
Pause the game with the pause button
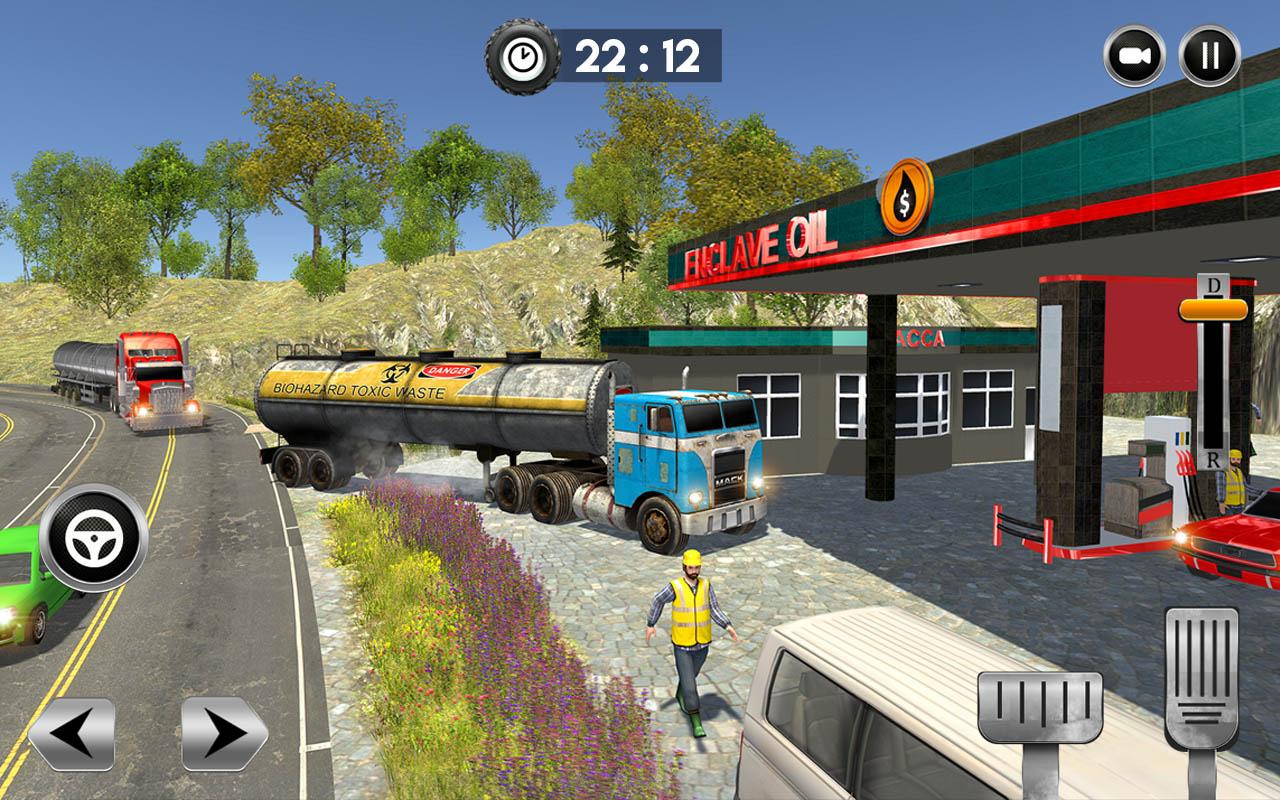pos(1210,56)
